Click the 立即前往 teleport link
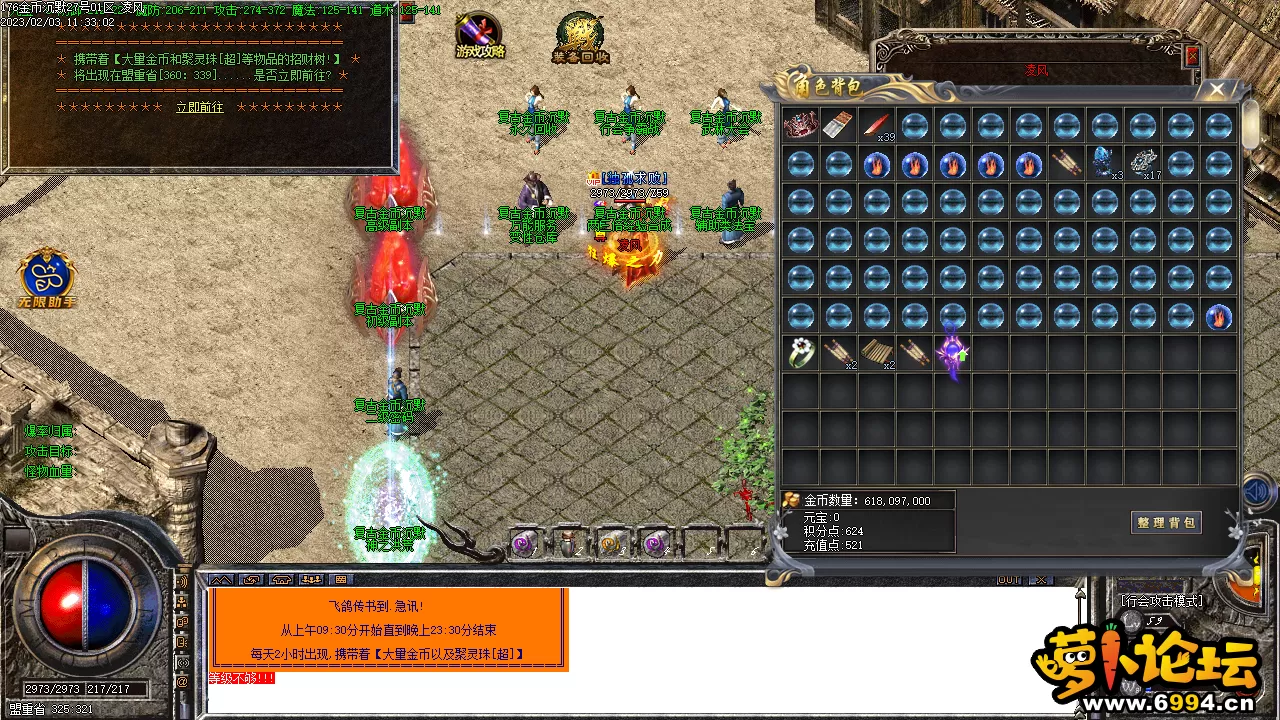Screen dimensions: 1280x720 coord(200,107)
